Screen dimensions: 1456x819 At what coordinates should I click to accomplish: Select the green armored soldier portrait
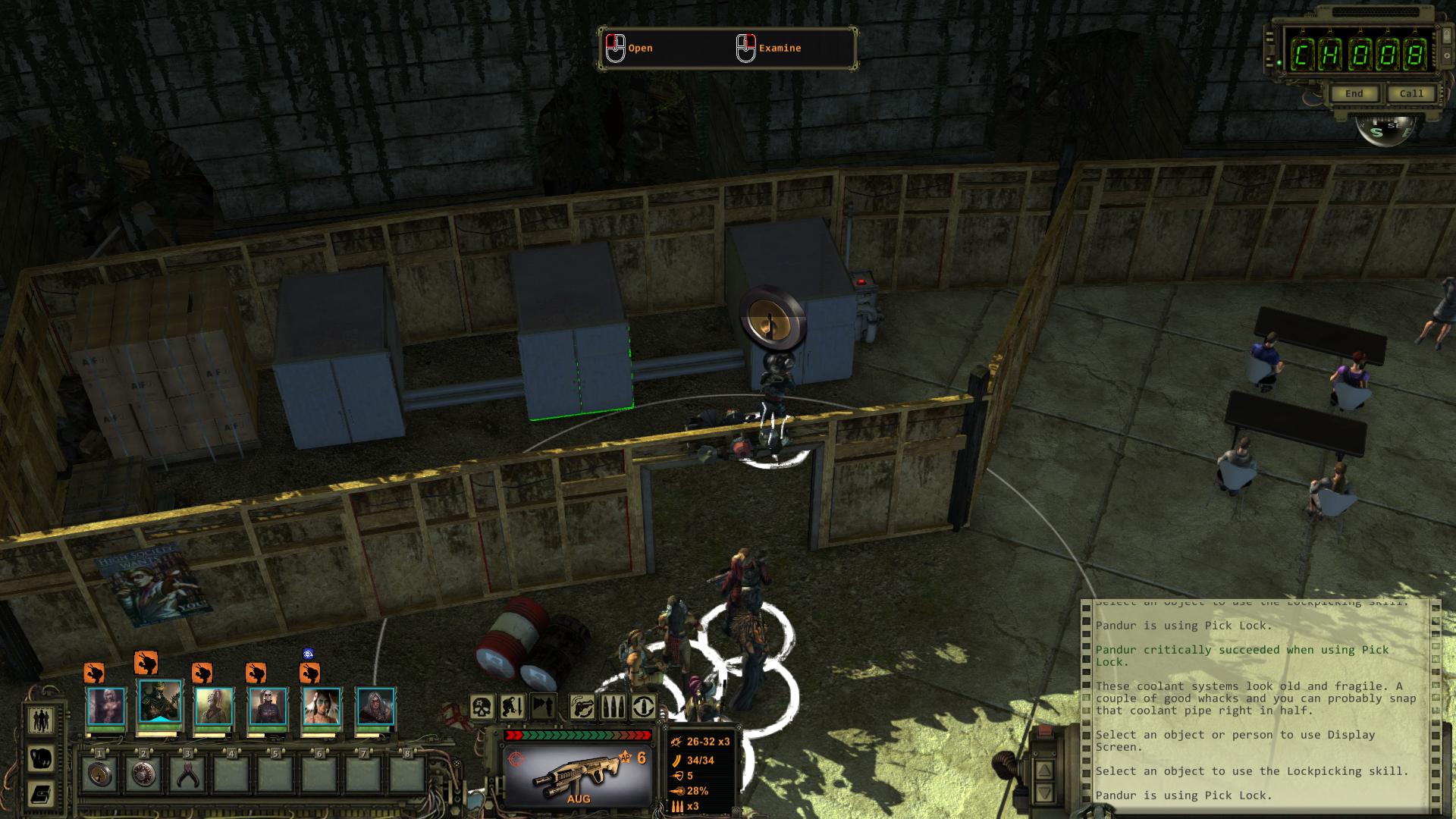click(160, 704)
